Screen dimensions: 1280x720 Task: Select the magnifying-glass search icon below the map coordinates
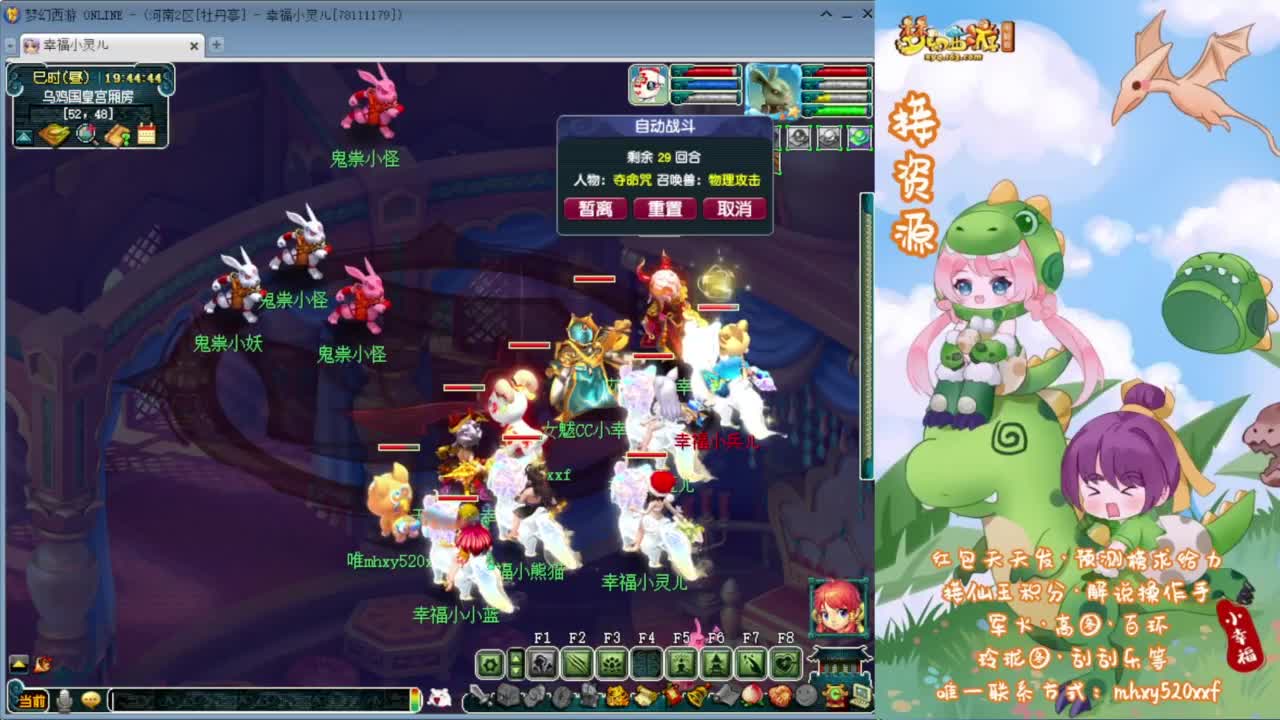point(86,133)
